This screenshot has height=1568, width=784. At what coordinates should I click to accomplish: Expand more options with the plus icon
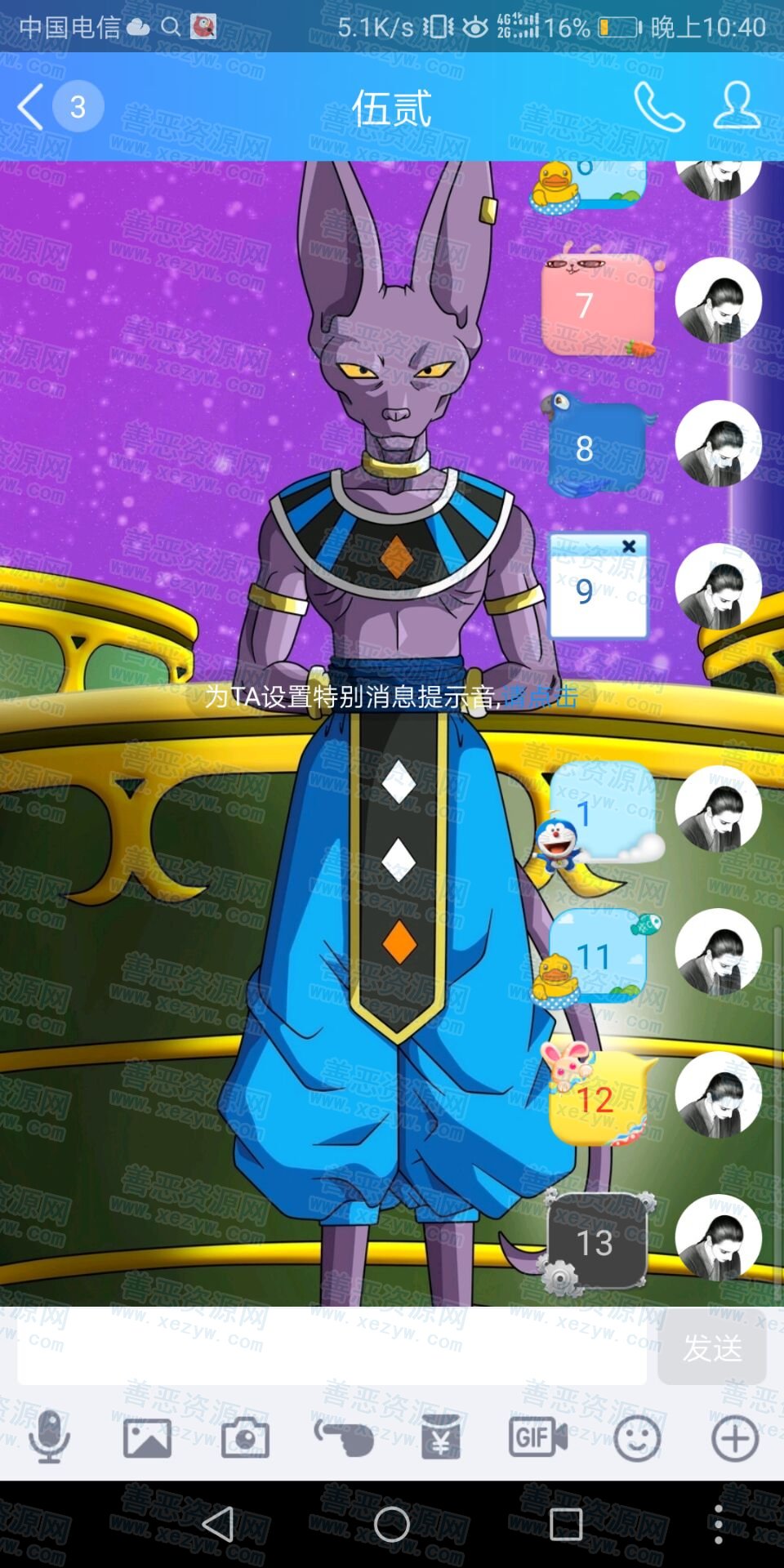[735, 1437]
